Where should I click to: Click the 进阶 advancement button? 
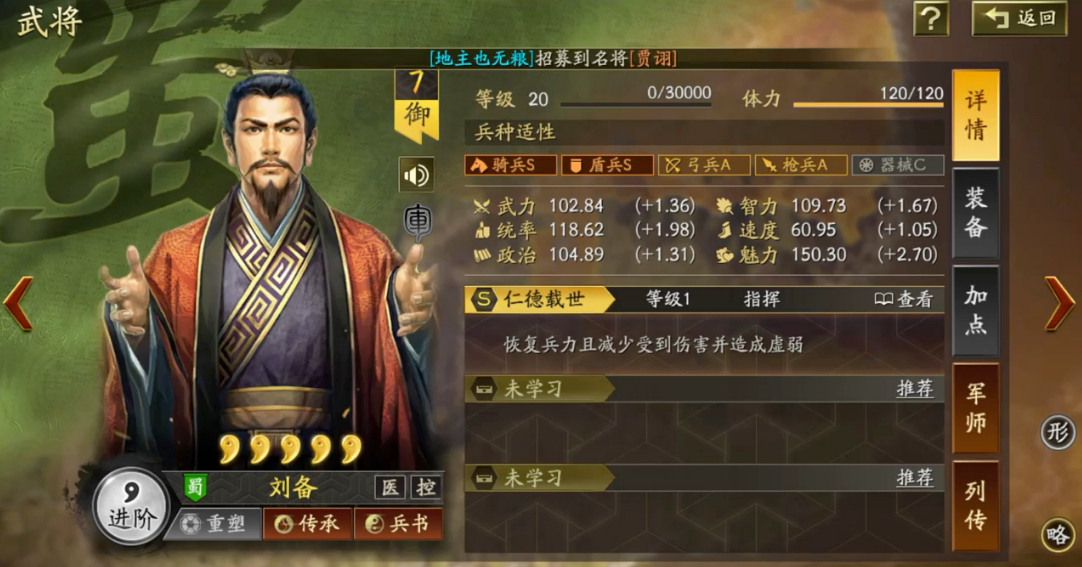129,505
